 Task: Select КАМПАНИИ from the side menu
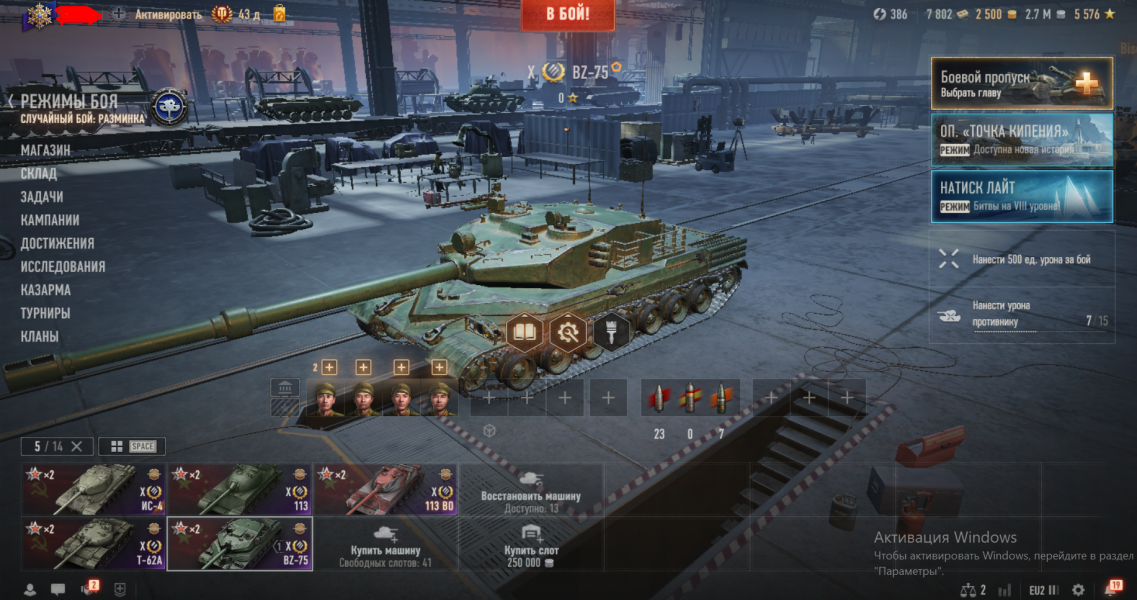(x=50, y=220)
